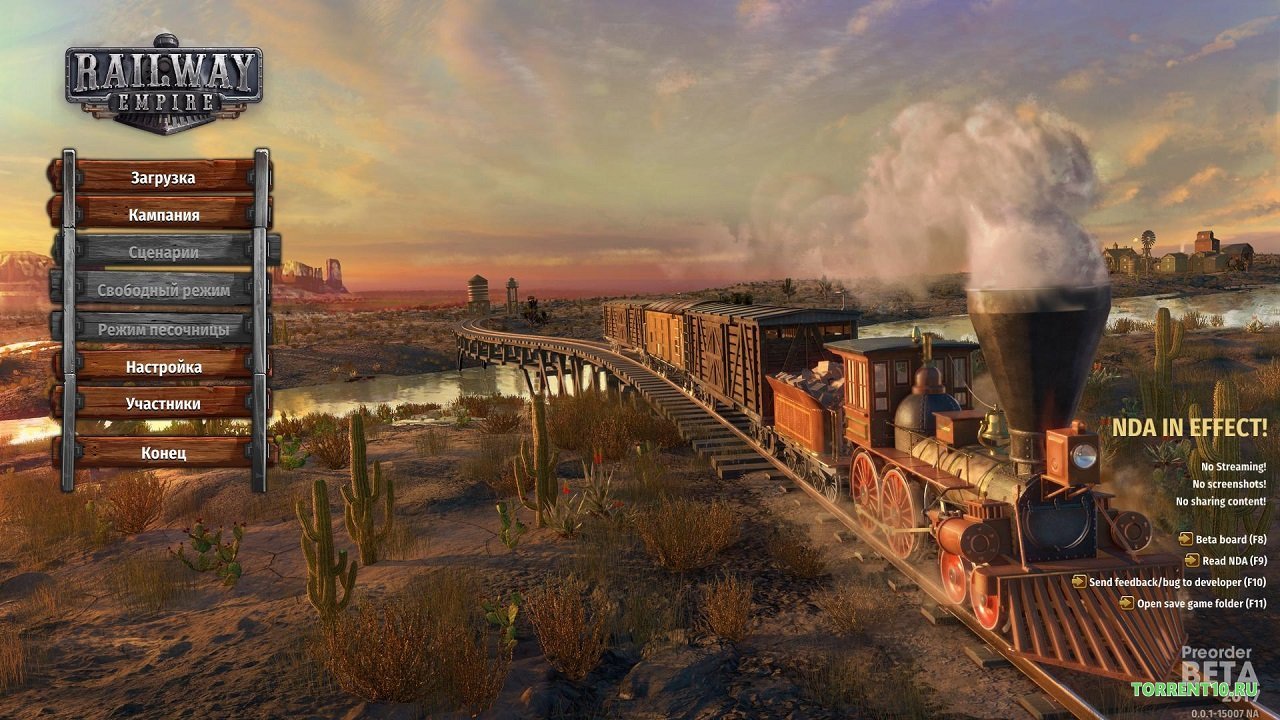This screenshot has width=1280, height=720.
Task: Click the disabled Свободный режим option
Action: pyautogui.click(x=165, y=291)
